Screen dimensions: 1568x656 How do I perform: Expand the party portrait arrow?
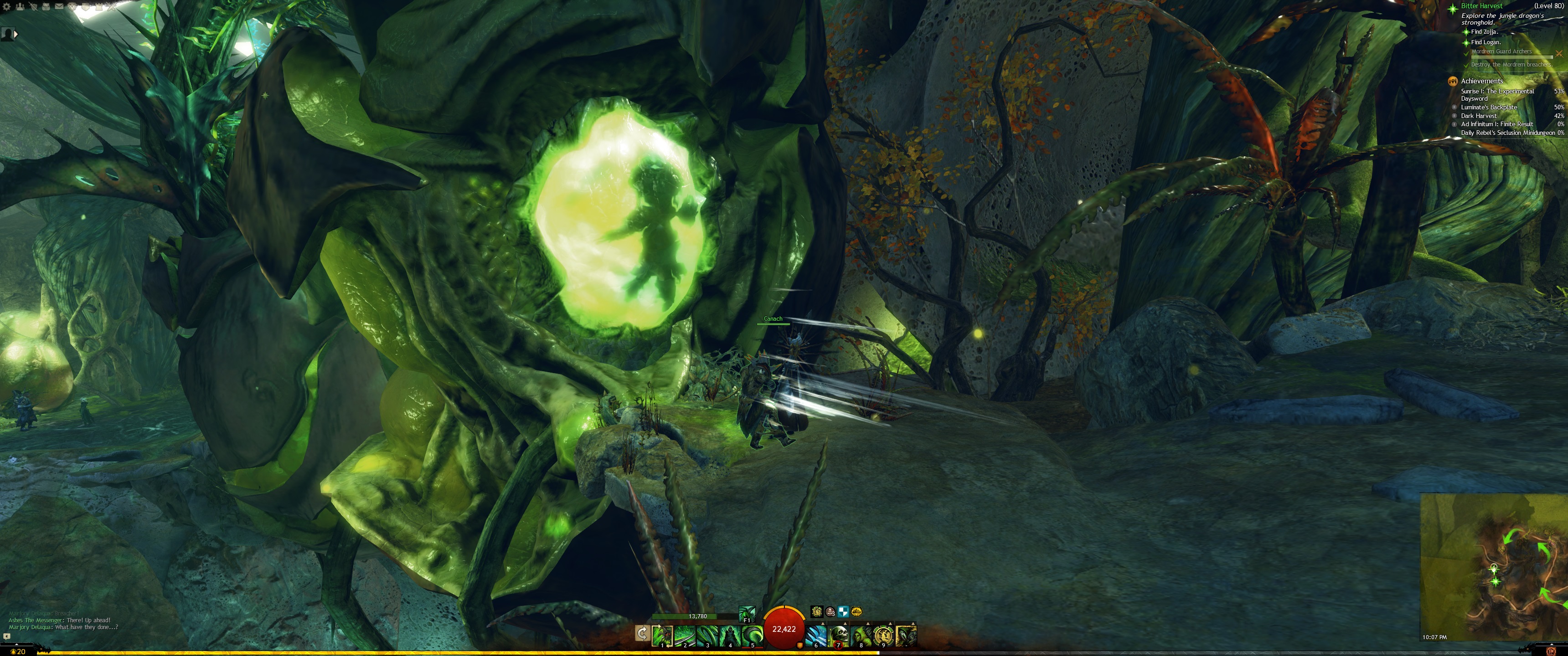[x=16, y=34]
